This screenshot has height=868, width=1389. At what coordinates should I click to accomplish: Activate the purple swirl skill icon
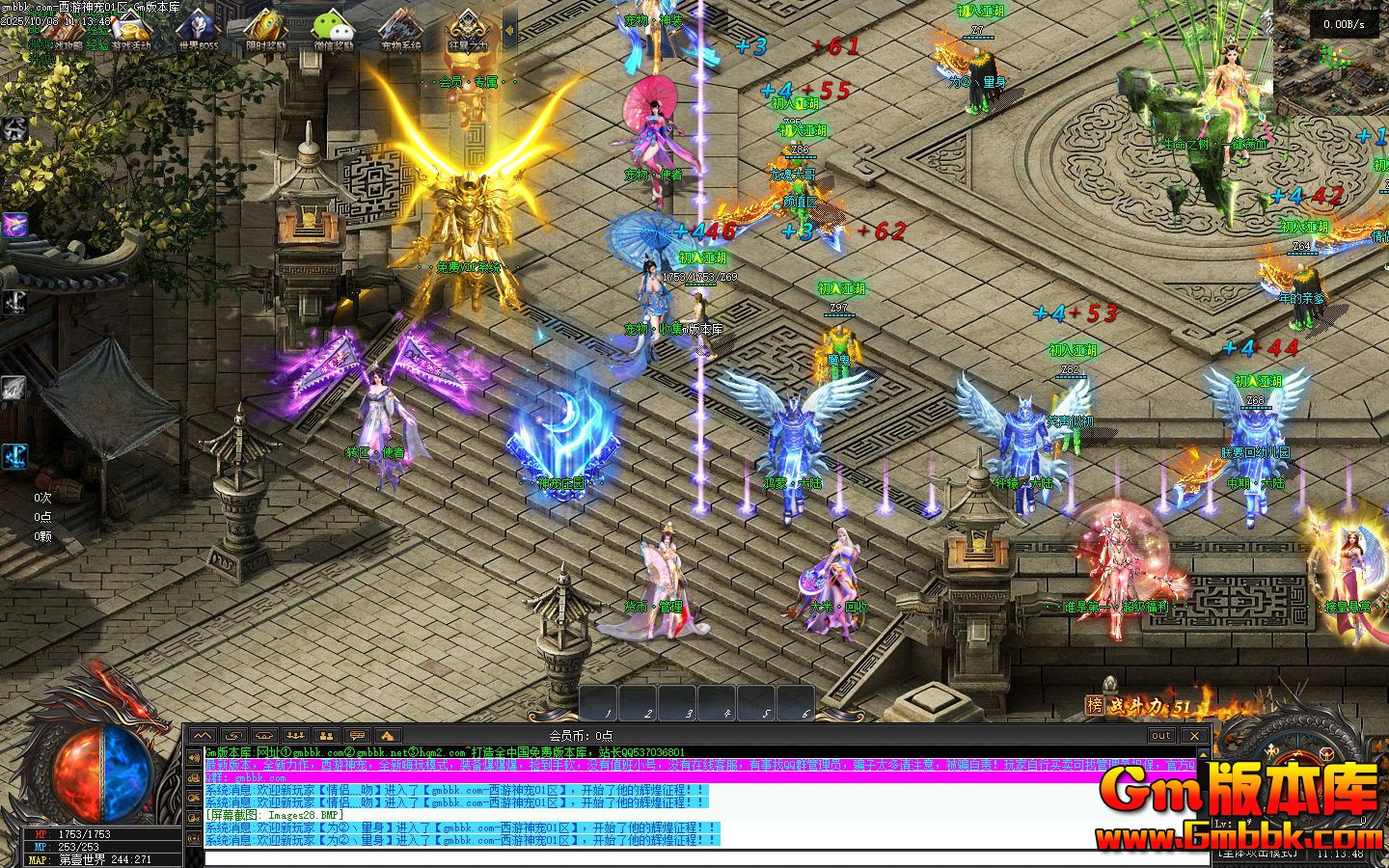(14, 226)
